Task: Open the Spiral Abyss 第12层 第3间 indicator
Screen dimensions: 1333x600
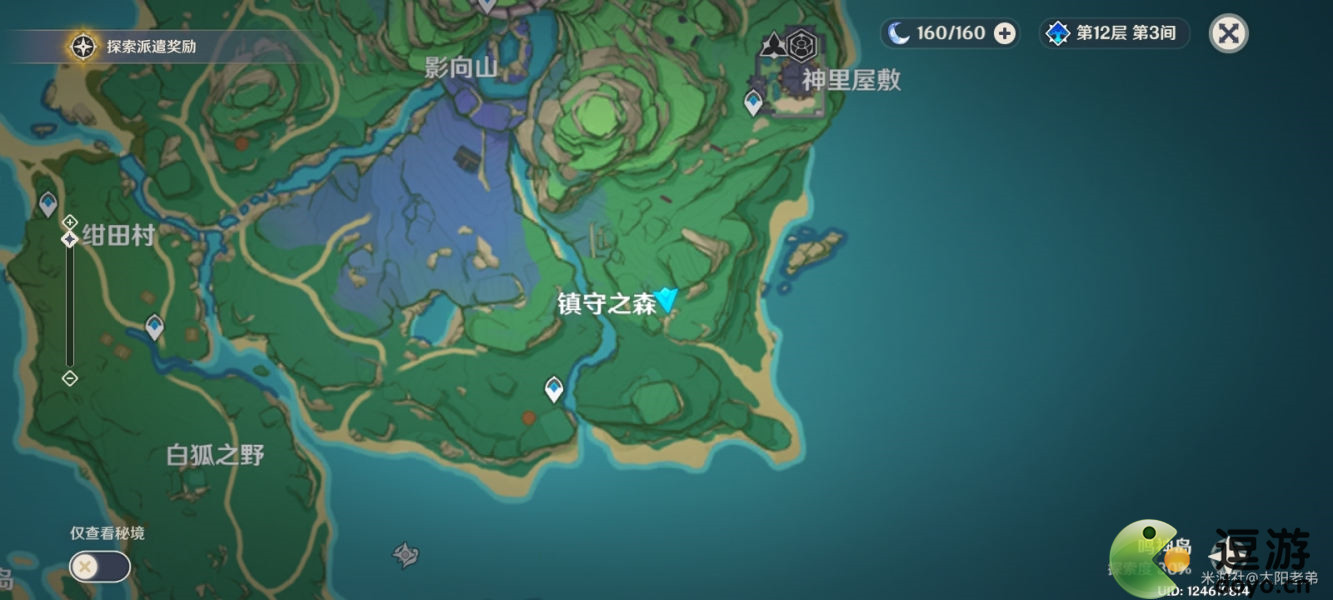Action: pyautogui.click(x=1115, y=34)
